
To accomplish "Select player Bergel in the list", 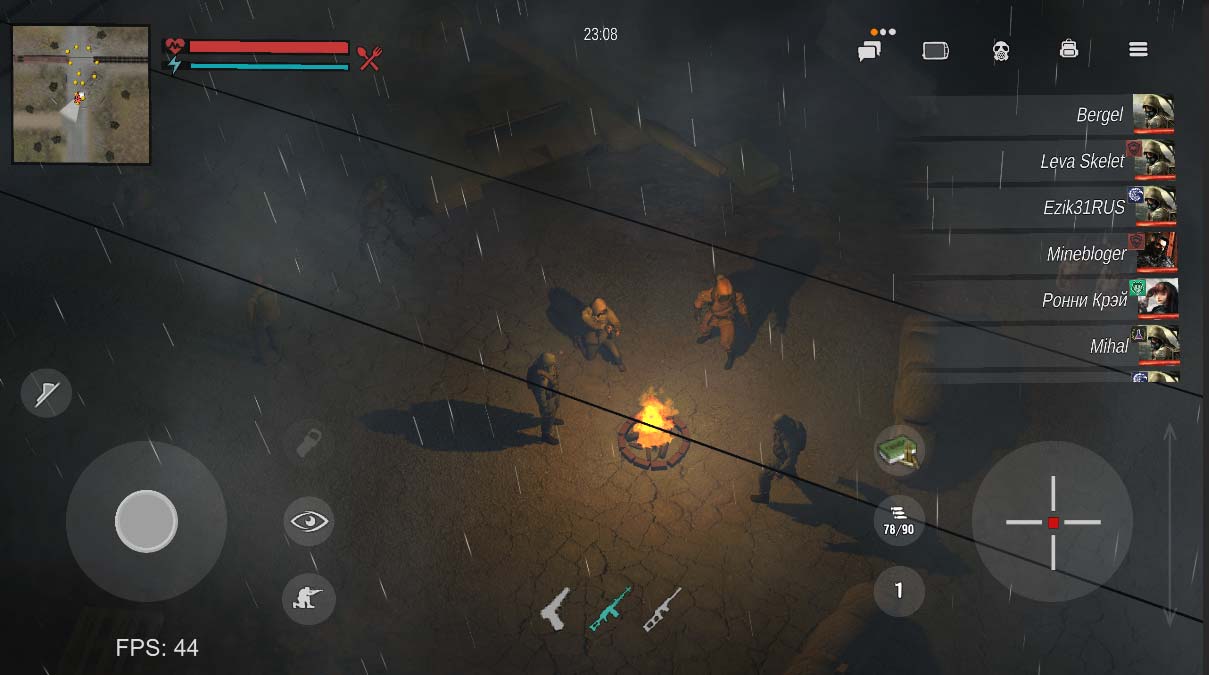I will point(1100,115).
